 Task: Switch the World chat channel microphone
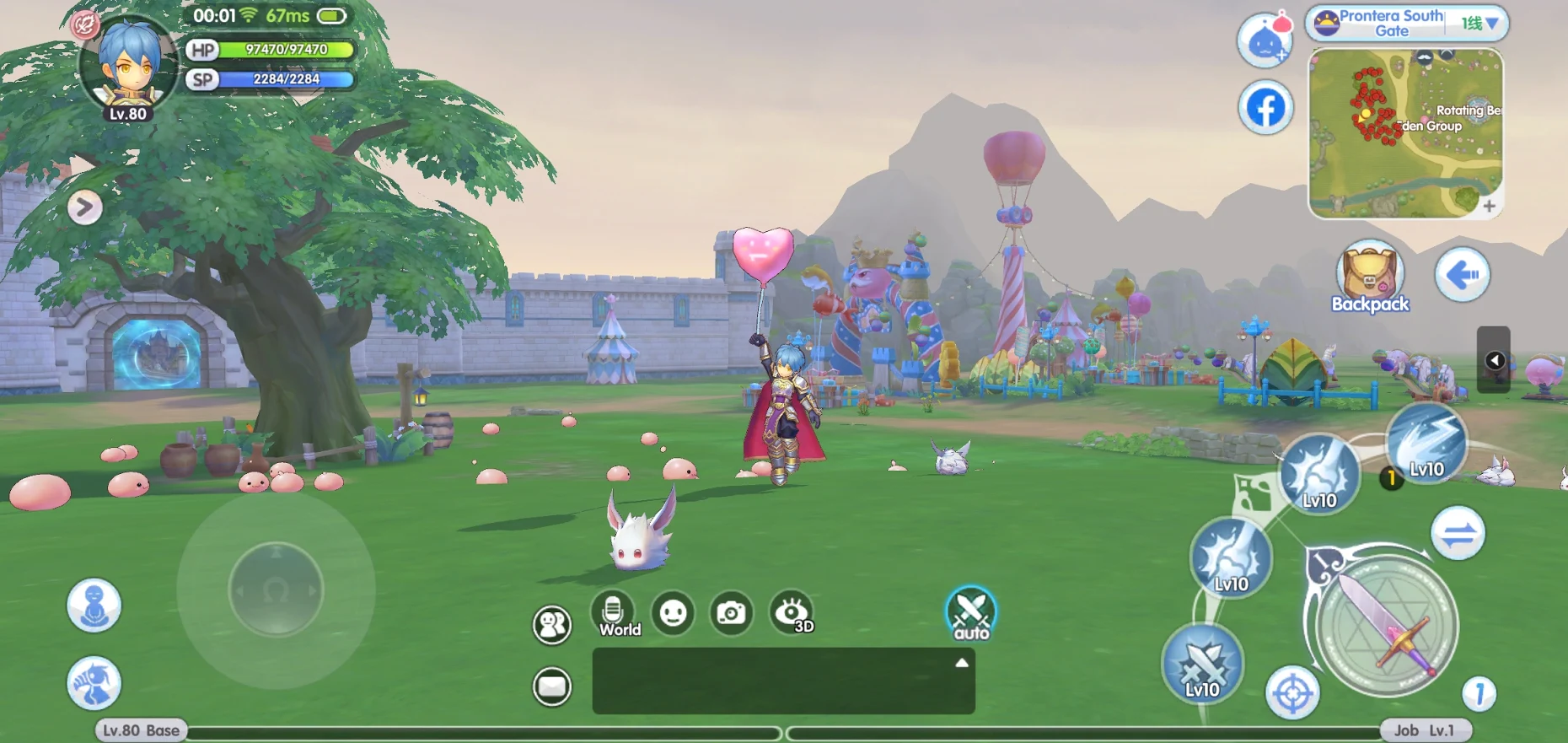point(614,612)
